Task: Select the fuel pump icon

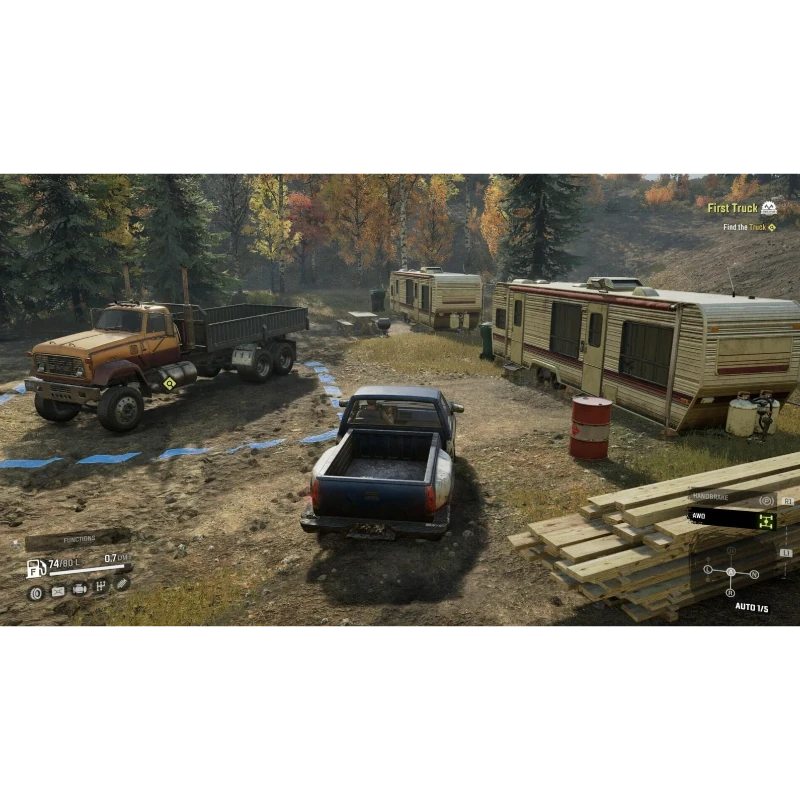Action: pos(36,568)
